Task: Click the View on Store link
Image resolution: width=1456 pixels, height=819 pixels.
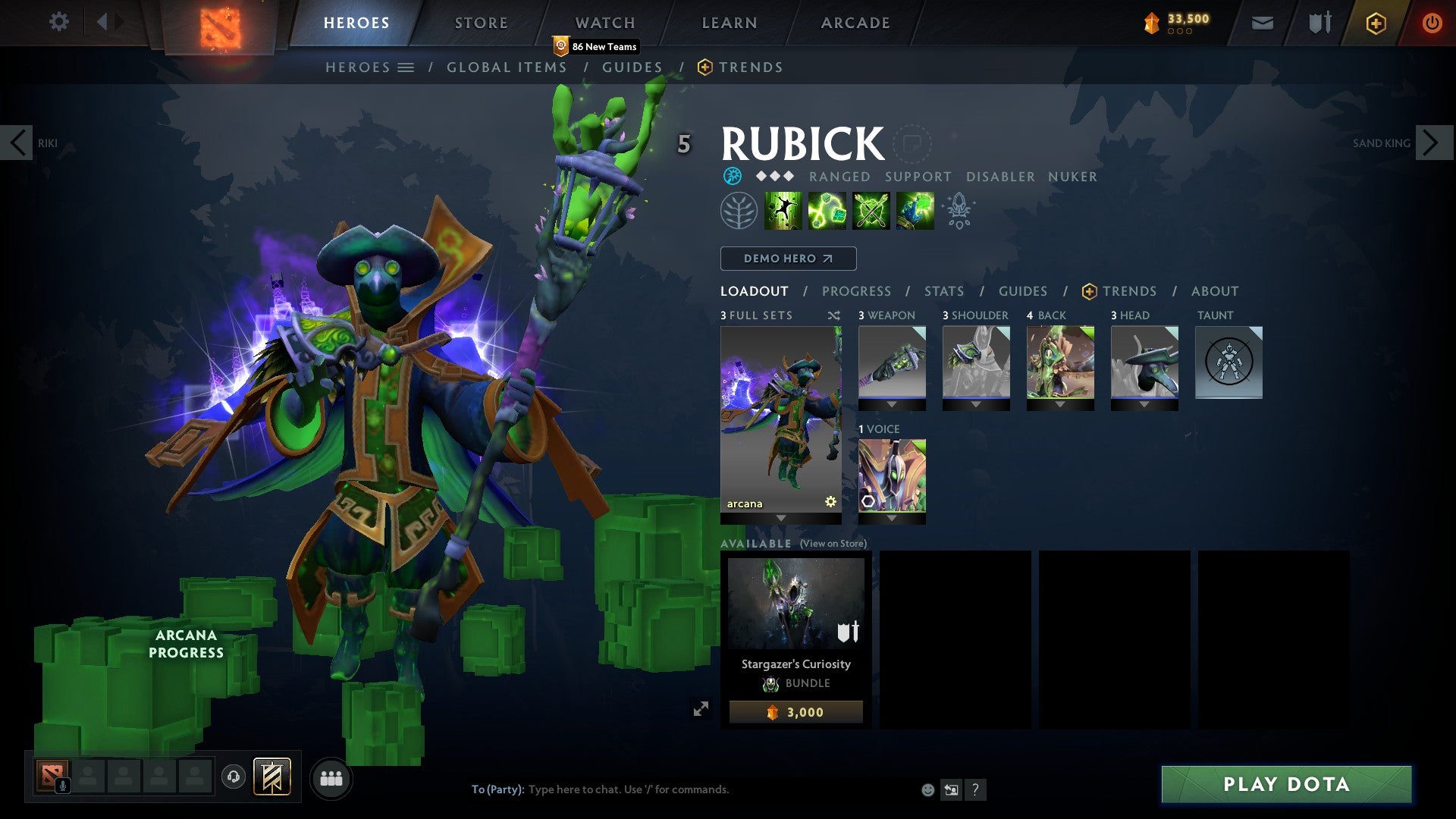Action: coord(833,544)
